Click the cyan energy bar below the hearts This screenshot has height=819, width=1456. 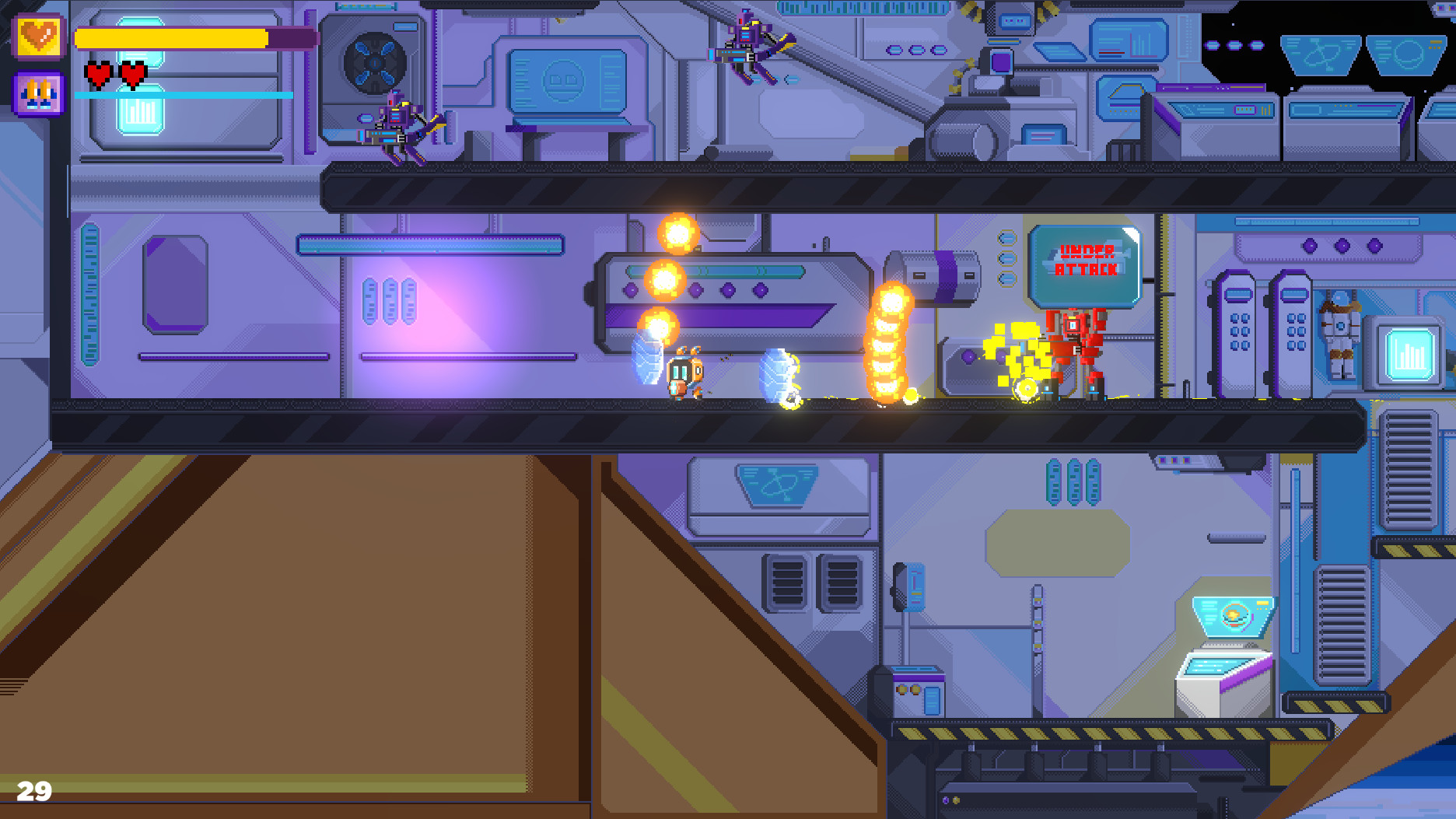pos(183,96)
